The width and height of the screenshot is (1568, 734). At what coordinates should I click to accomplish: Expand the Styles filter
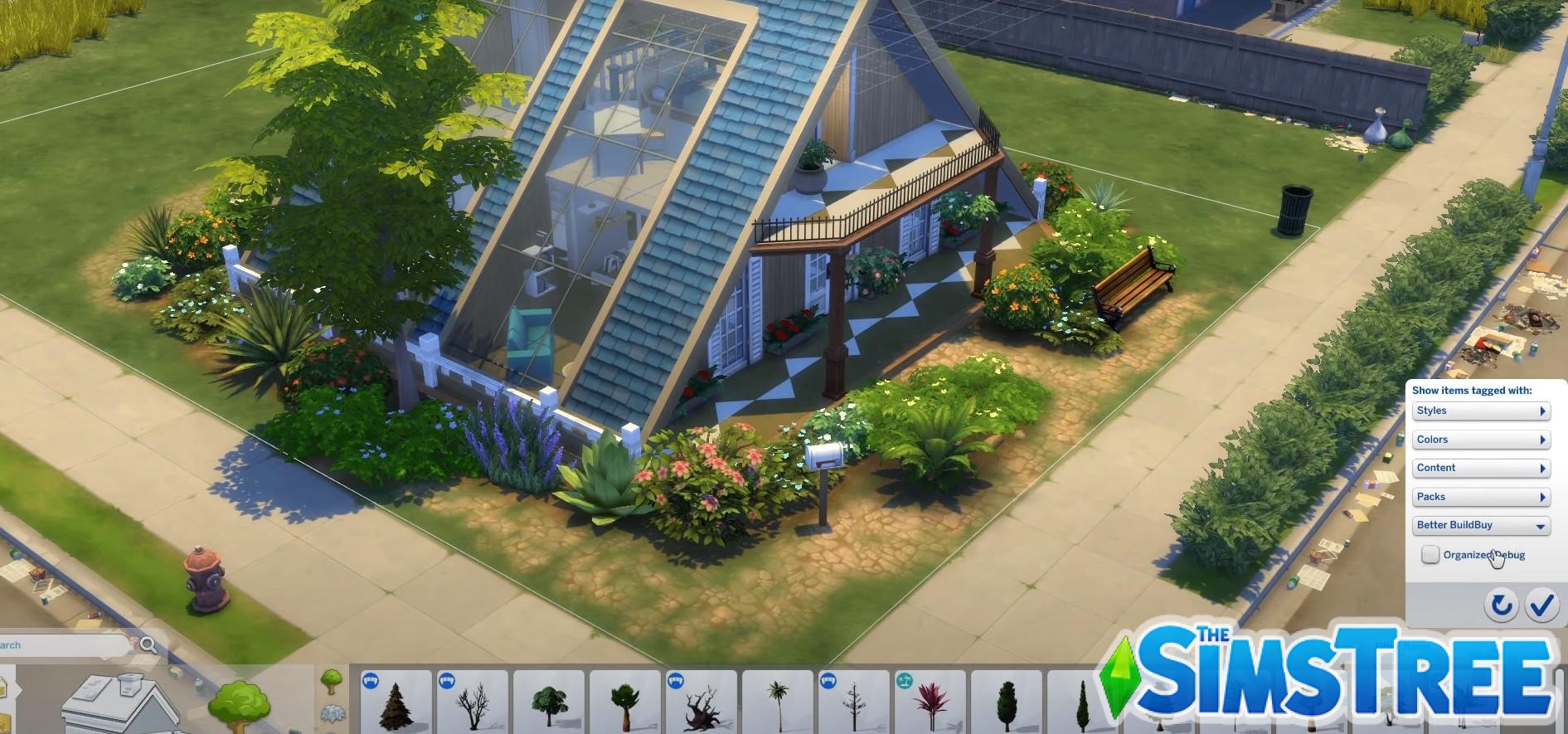(1481, 411)
